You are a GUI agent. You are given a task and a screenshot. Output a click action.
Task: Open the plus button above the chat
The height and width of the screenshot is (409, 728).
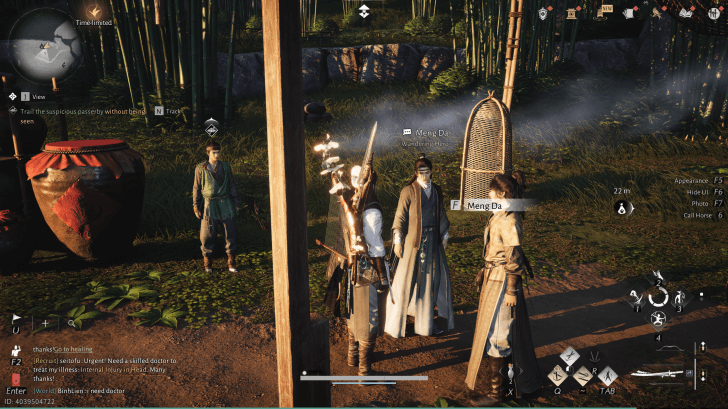(45, 323)
